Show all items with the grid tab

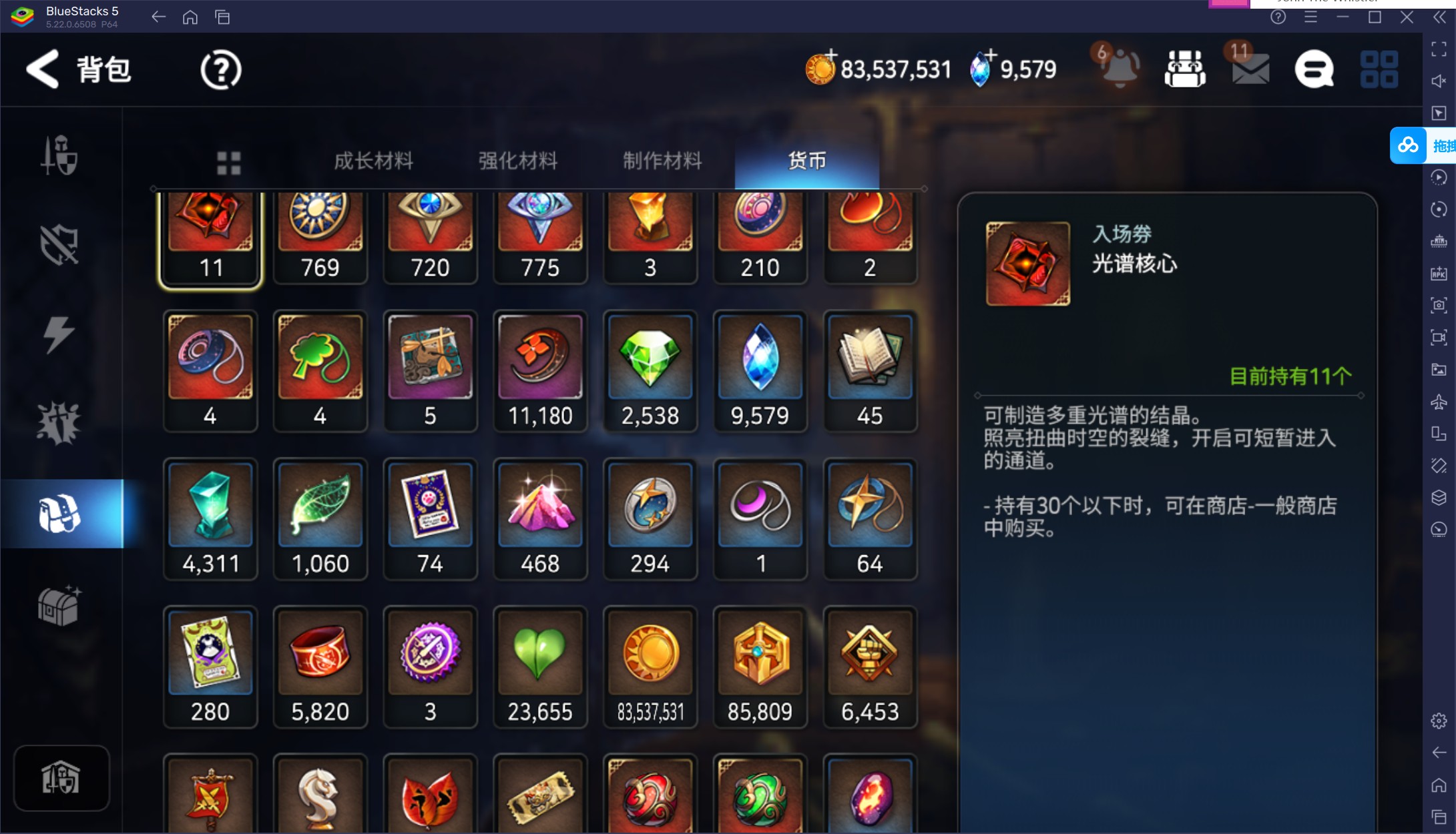click(x=228, y=162)
